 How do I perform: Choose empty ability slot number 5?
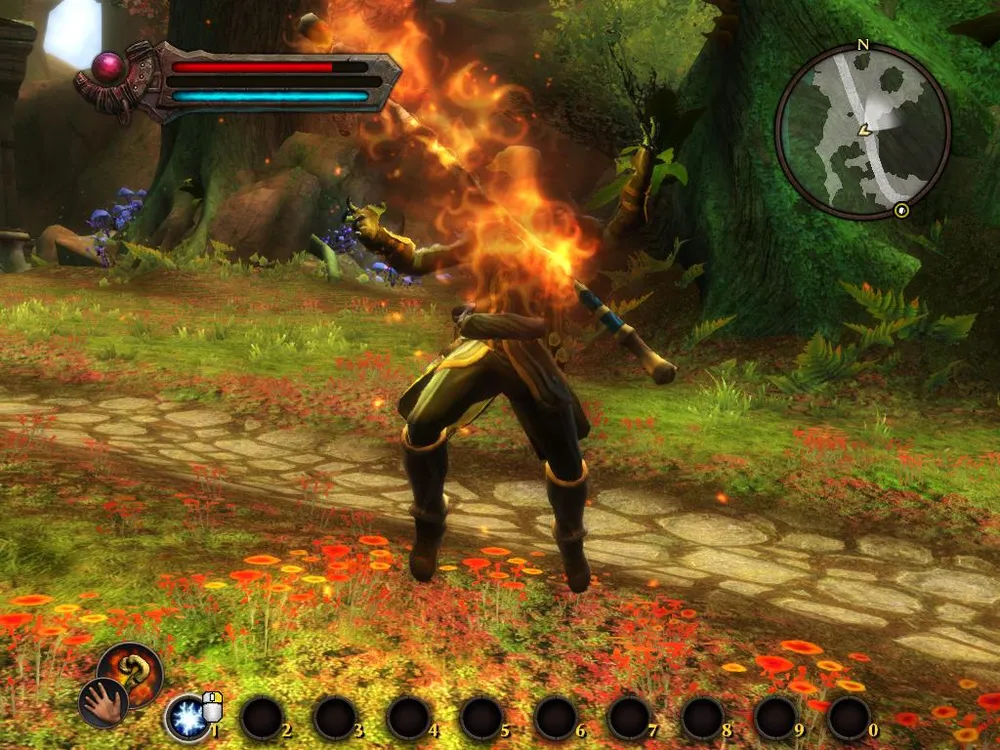(482, 718)
